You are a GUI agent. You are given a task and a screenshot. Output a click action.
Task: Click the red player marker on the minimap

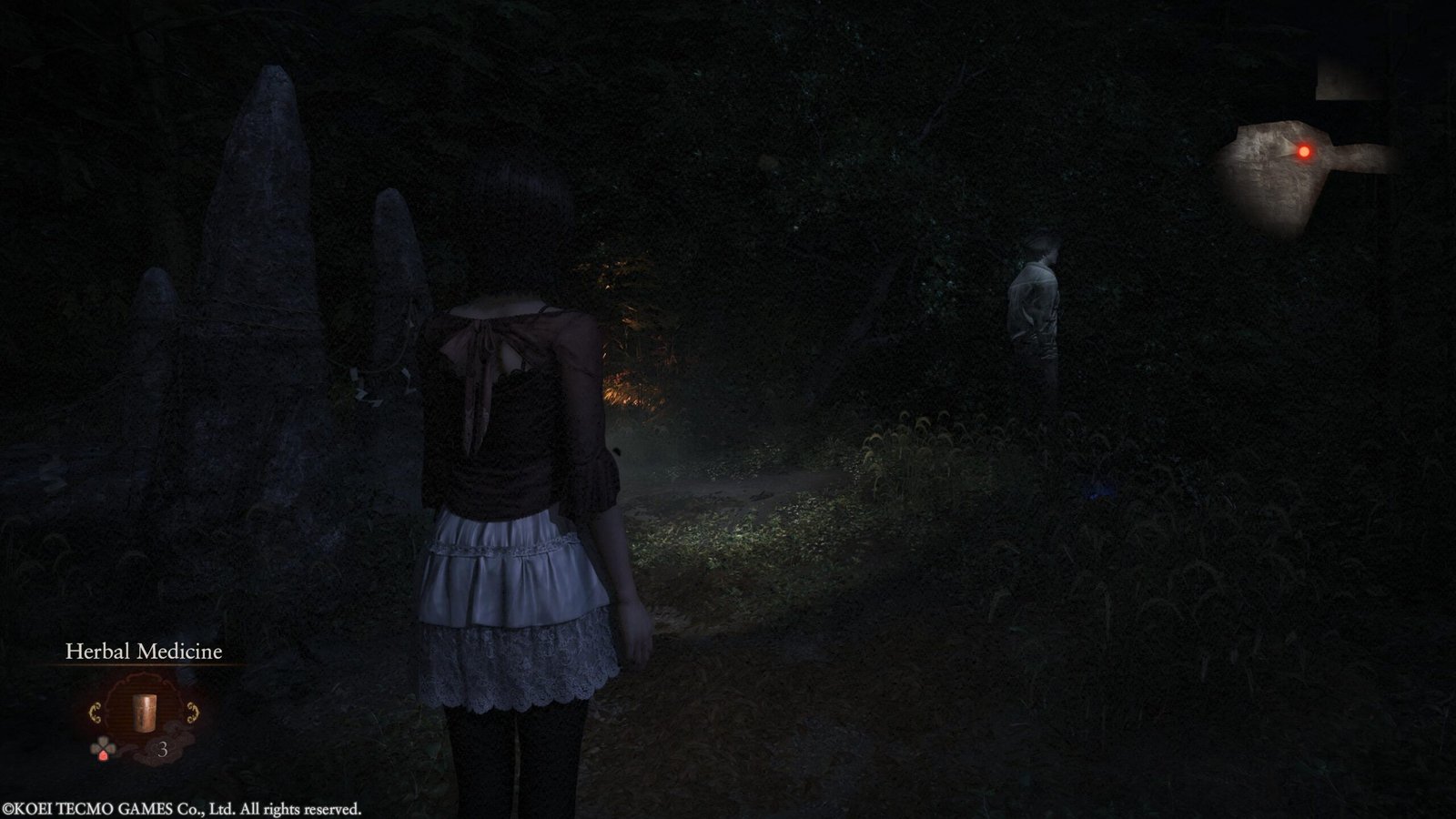(x=1304, y=151)
